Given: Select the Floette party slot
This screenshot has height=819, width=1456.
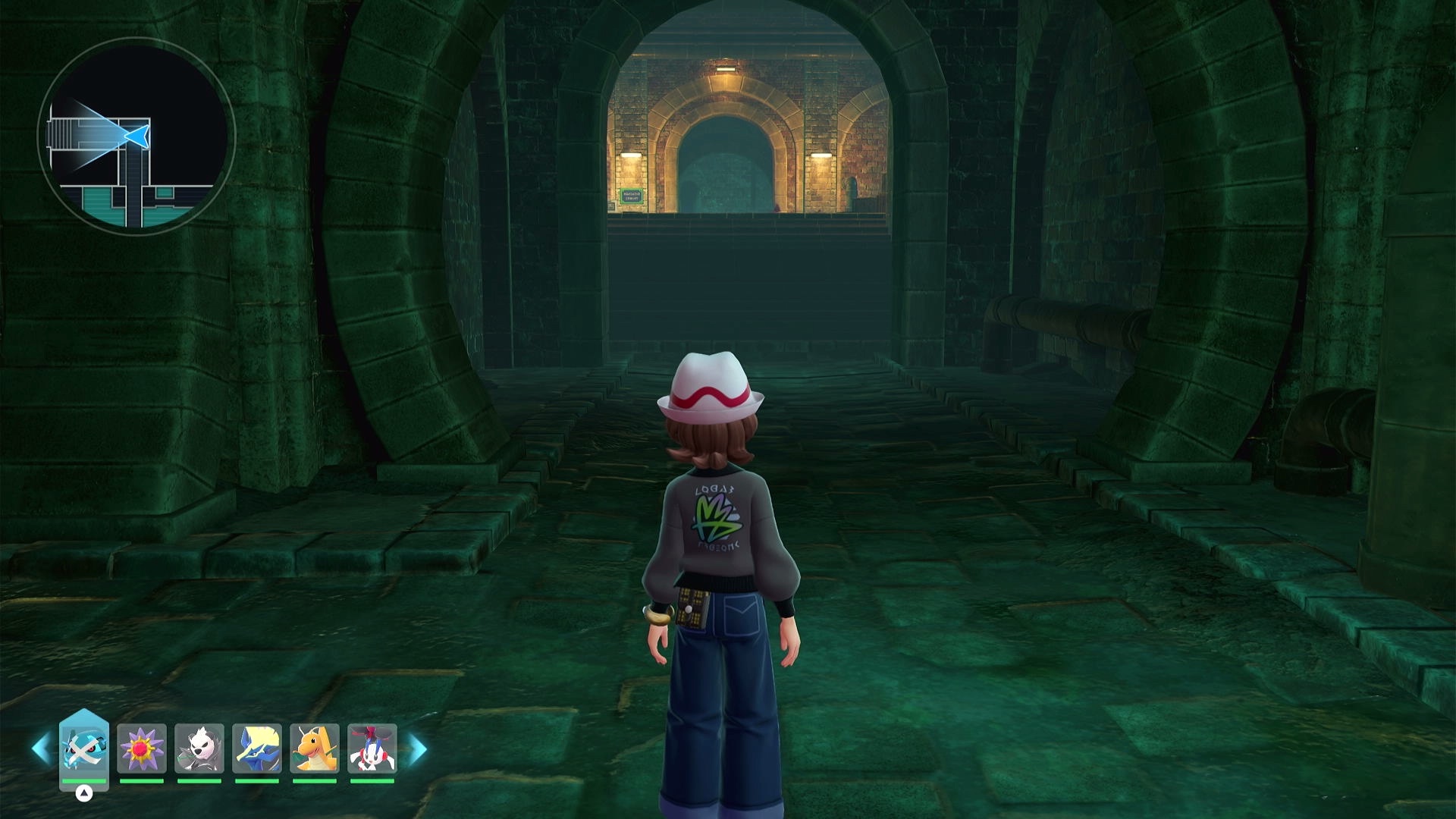Looking at the screenshot, I should 372,748.
